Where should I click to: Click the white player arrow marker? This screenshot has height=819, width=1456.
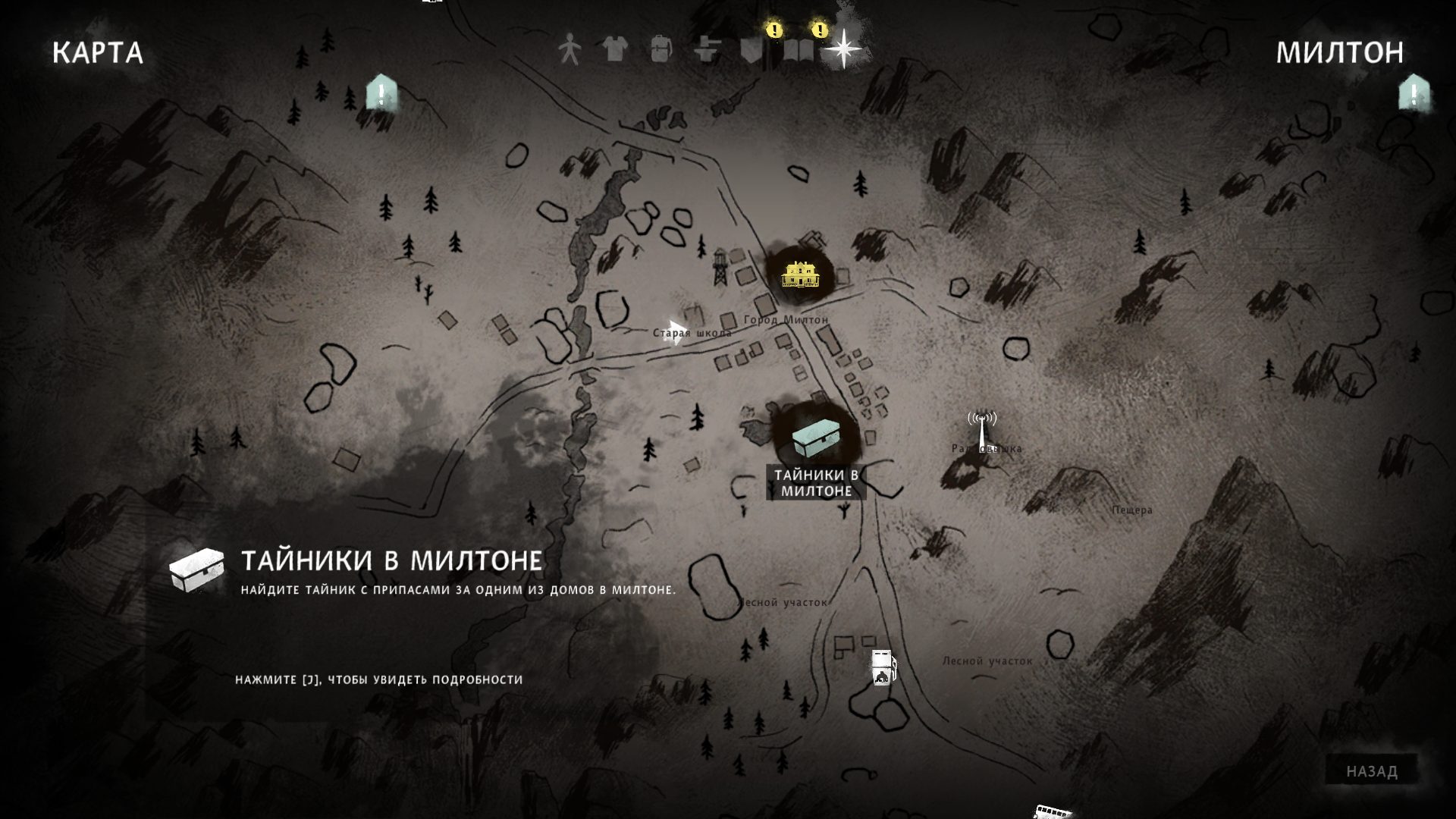point(674,332)
